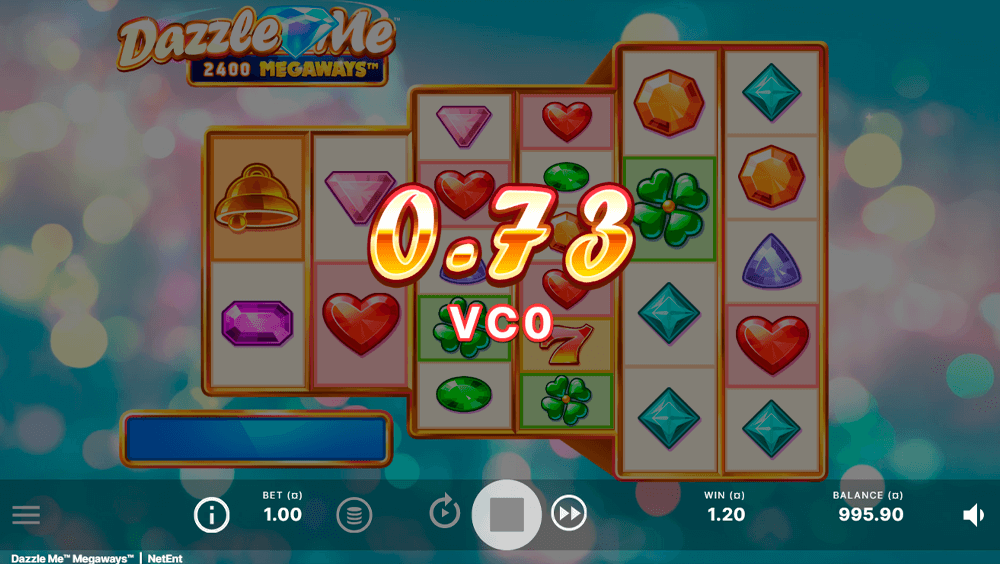The width and height of the screenshot is (1000, 564).
Task: Show the game info paytable
Action: point(211,515)
